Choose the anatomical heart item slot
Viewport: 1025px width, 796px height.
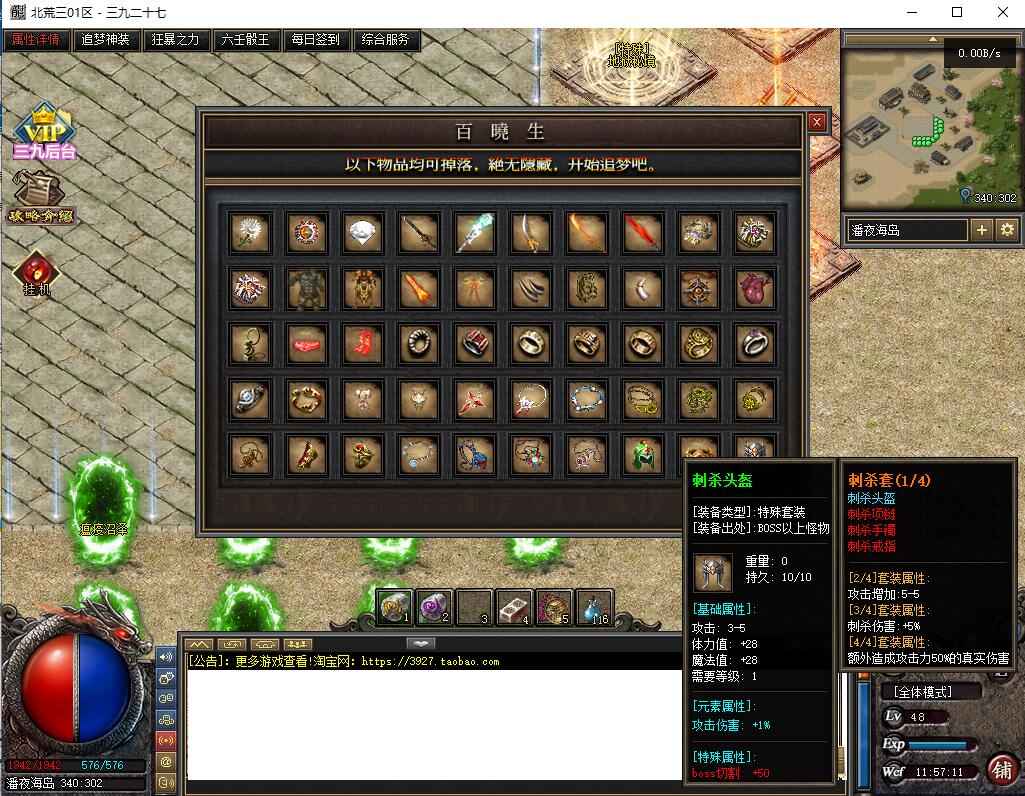pos(752,289)
